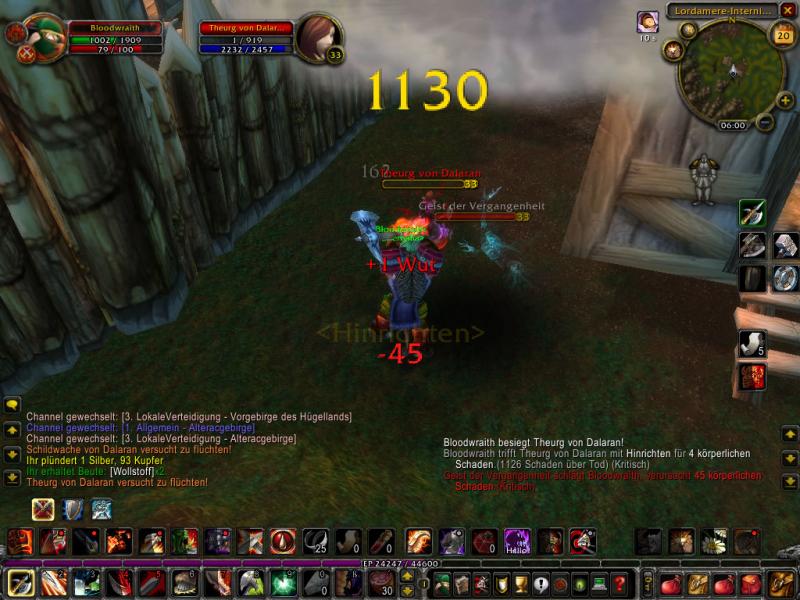
Task: Click the minimap
Action: [x=728, y=70]
